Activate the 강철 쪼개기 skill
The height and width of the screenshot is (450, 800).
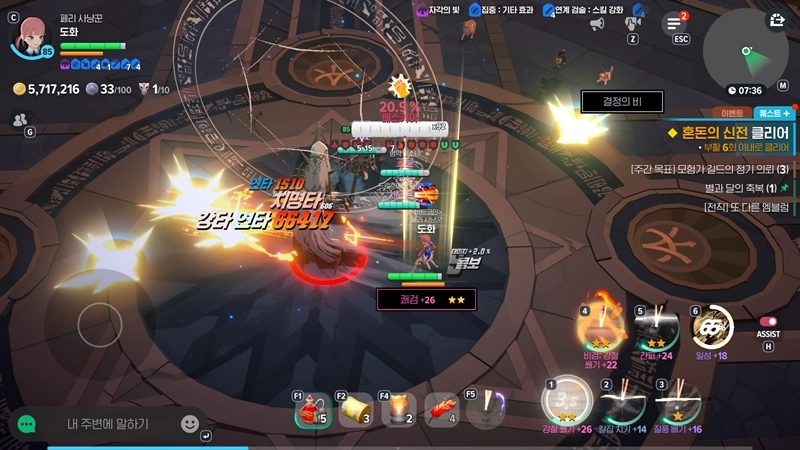pos(567,402)
